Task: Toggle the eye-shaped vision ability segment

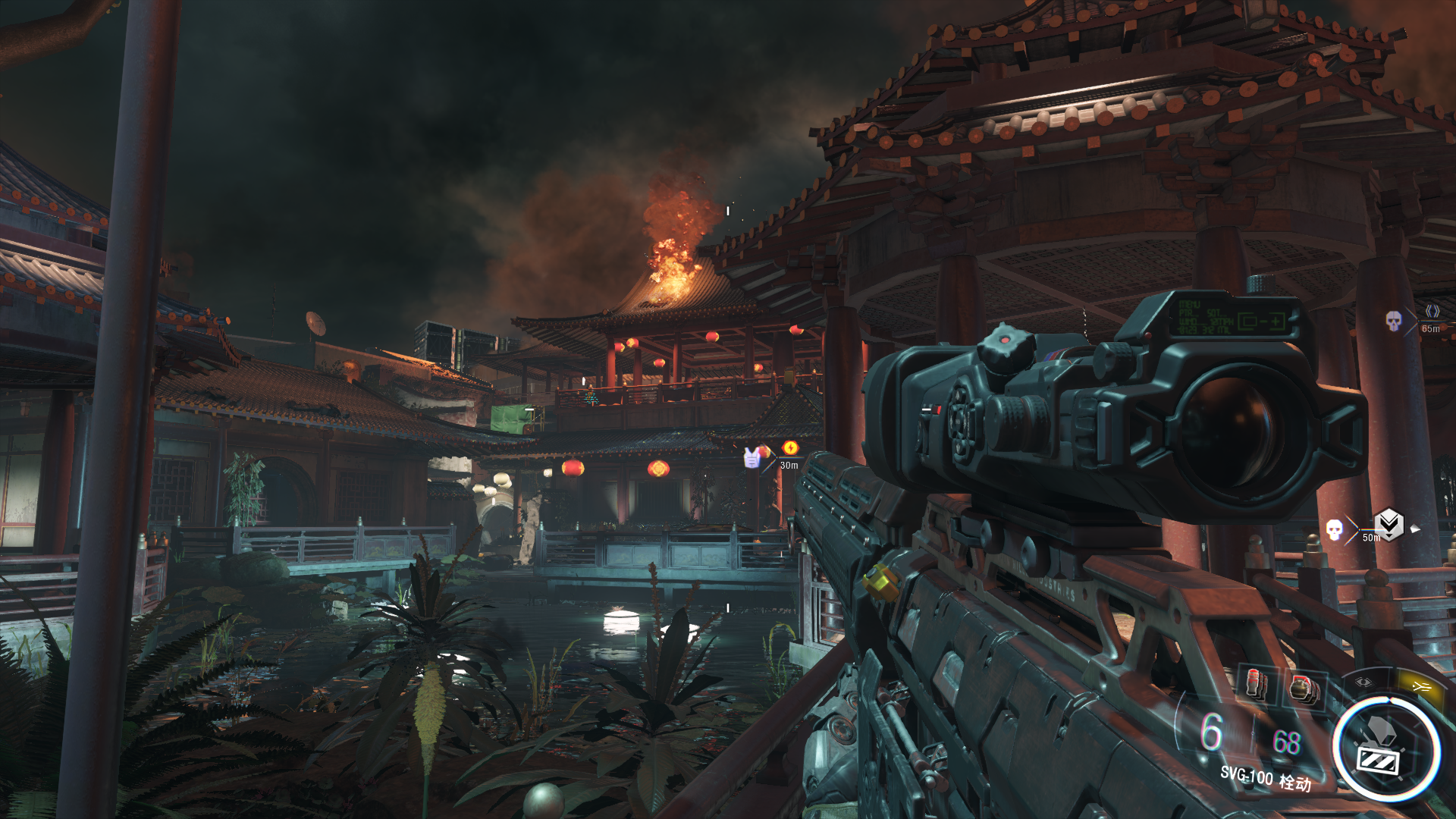Action: tap(1363, 682)
